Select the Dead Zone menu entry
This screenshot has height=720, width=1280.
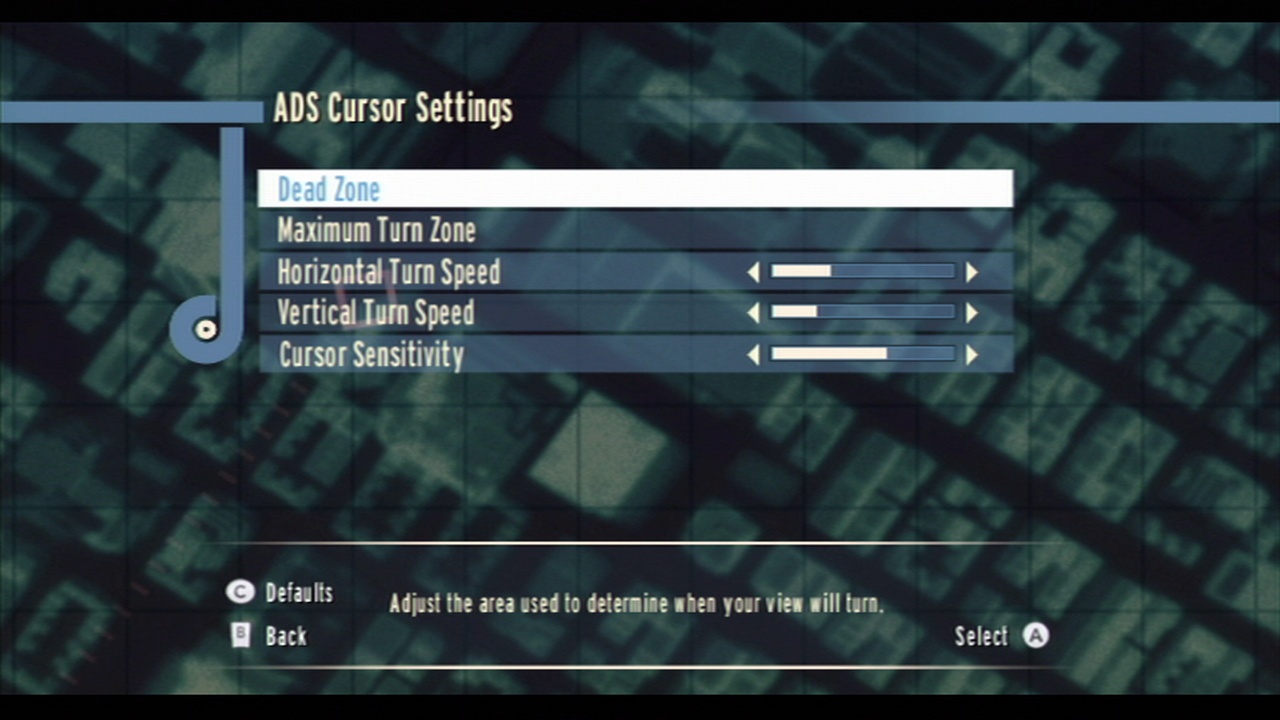tap(329, 189)
